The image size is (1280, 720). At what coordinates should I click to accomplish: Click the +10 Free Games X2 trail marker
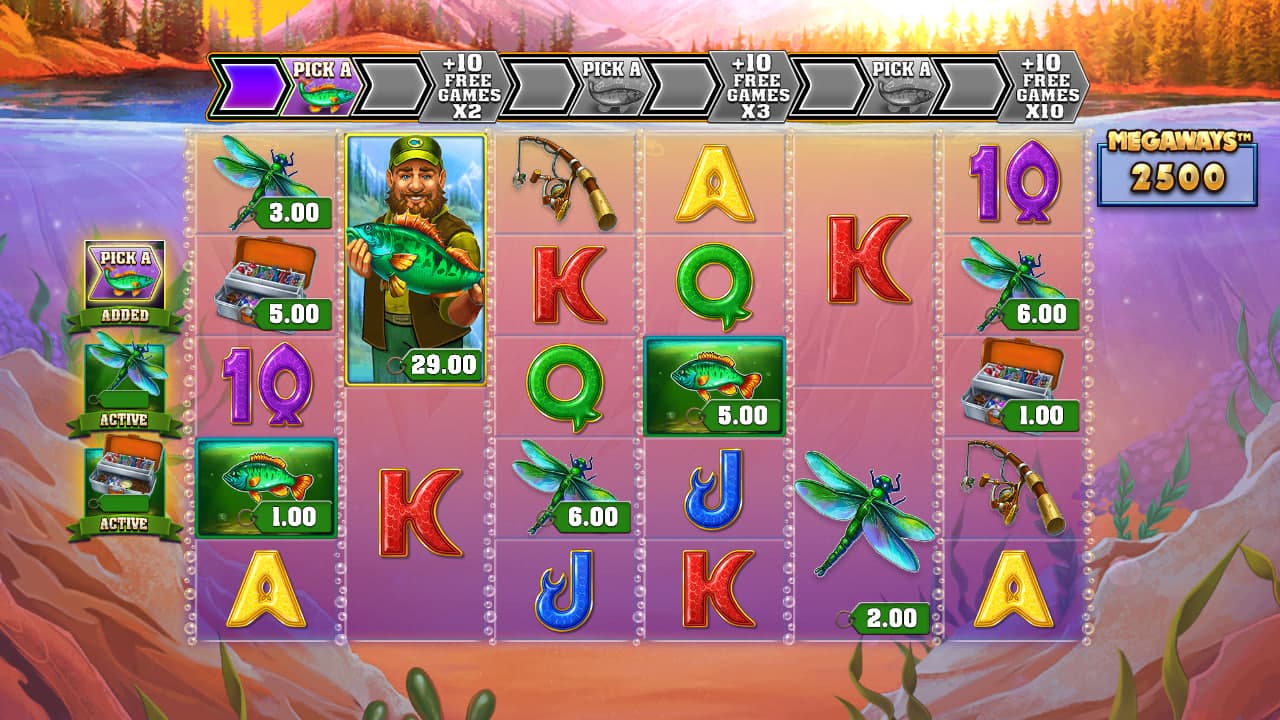(x=458, y=87)
